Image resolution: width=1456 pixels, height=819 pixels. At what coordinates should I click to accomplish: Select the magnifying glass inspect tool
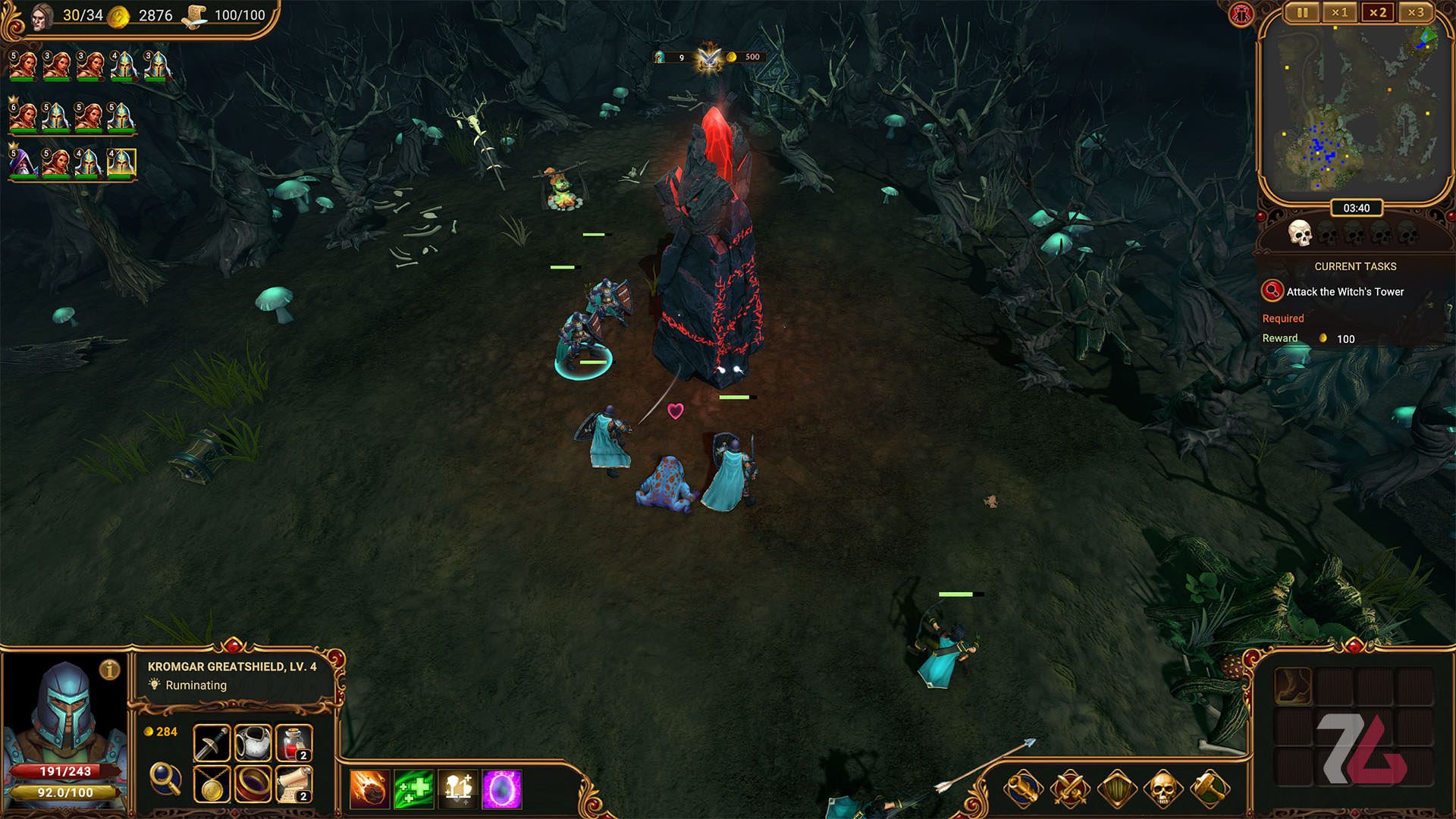point(165,780)
